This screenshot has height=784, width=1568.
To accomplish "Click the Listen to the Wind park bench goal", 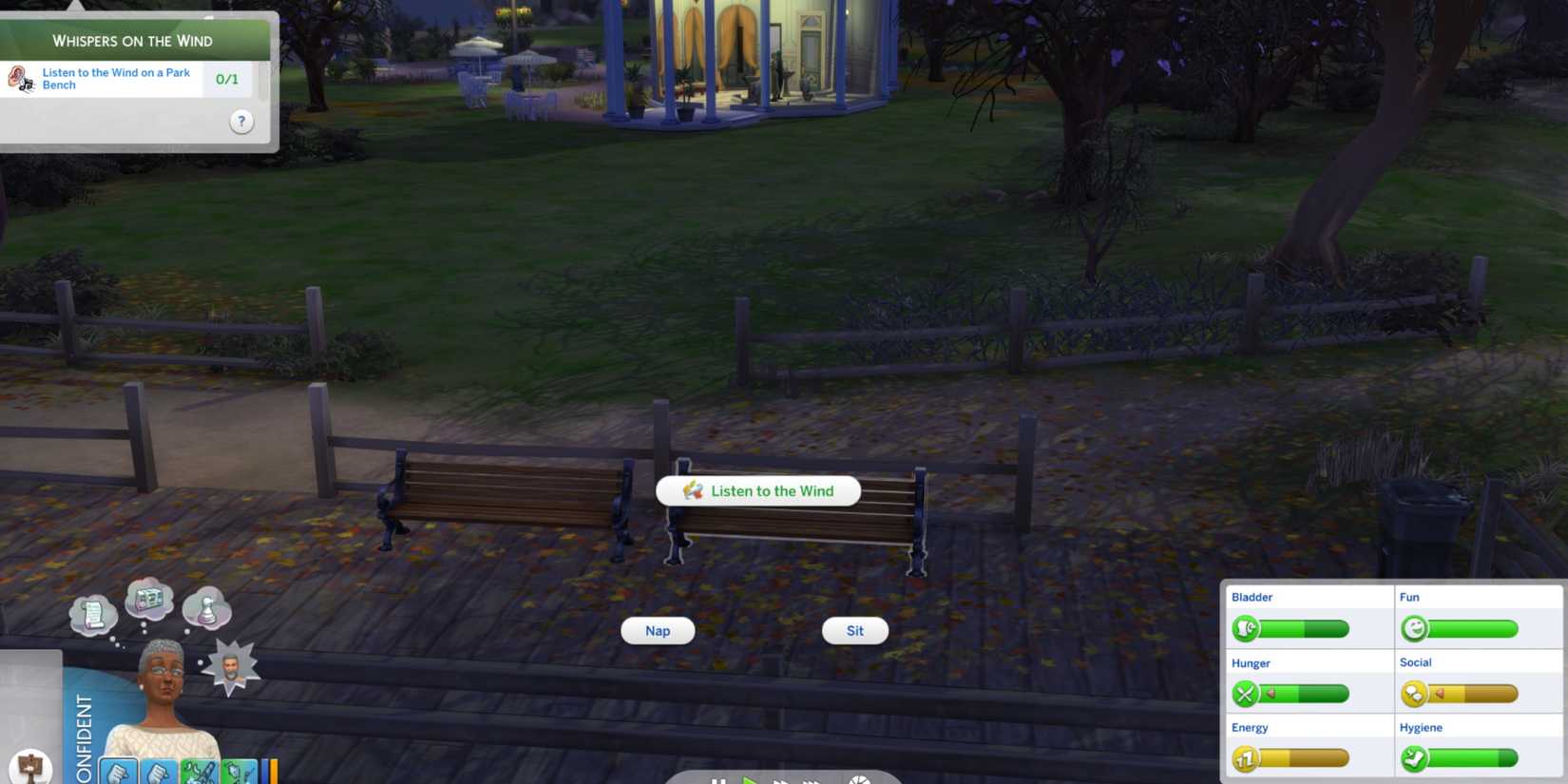I will coord(114,79).
